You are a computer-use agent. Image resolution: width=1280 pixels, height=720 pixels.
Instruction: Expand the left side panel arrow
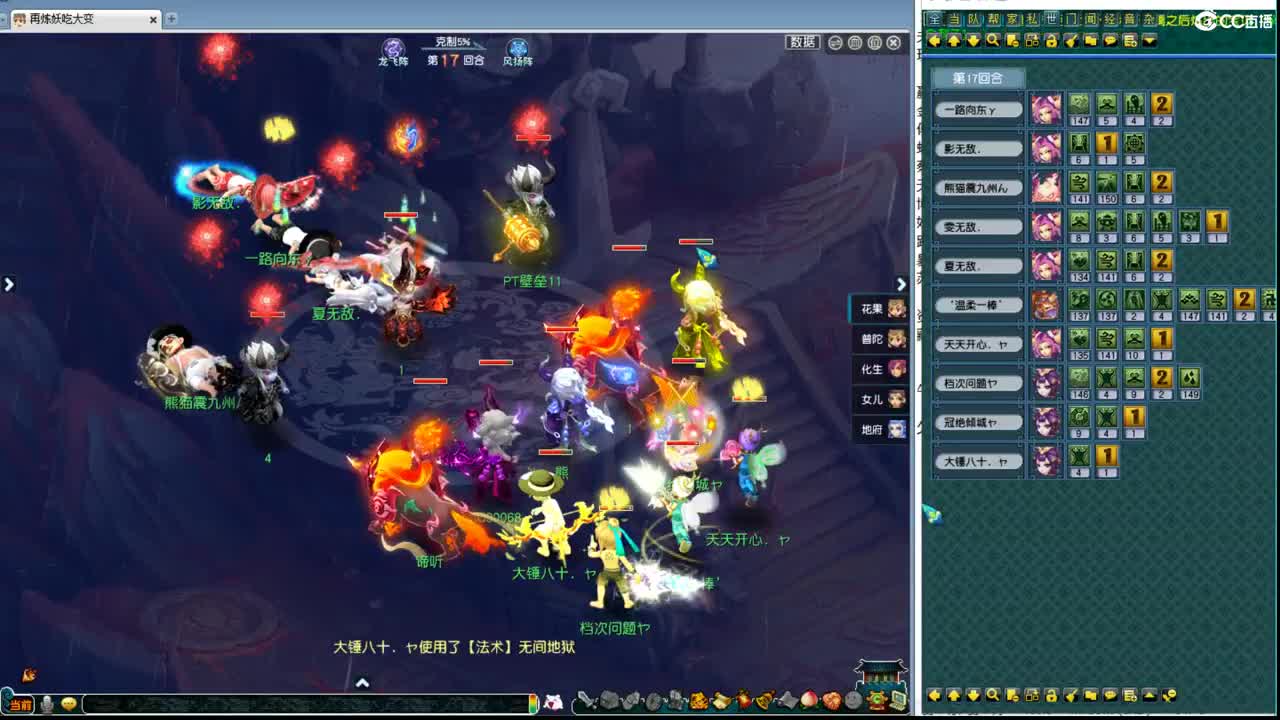pos(9,283)
